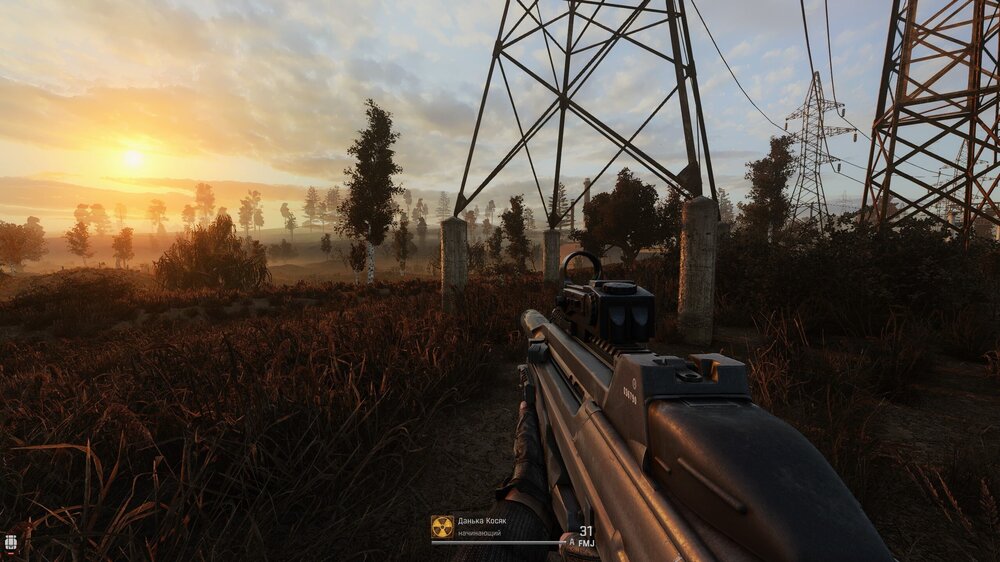Click the yellow radiation faction emblem
This screenshot has width=1000, height=562.
(442, 527)
